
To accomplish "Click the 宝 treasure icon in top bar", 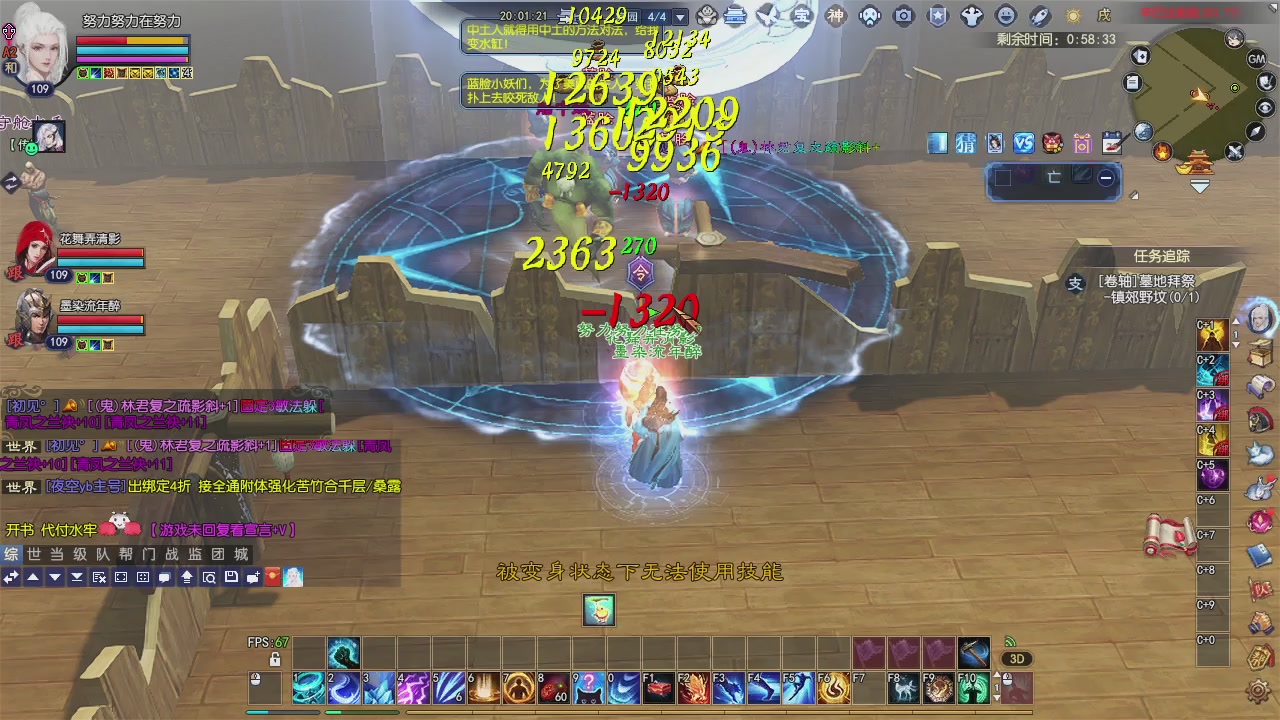I will click(801, 15).
